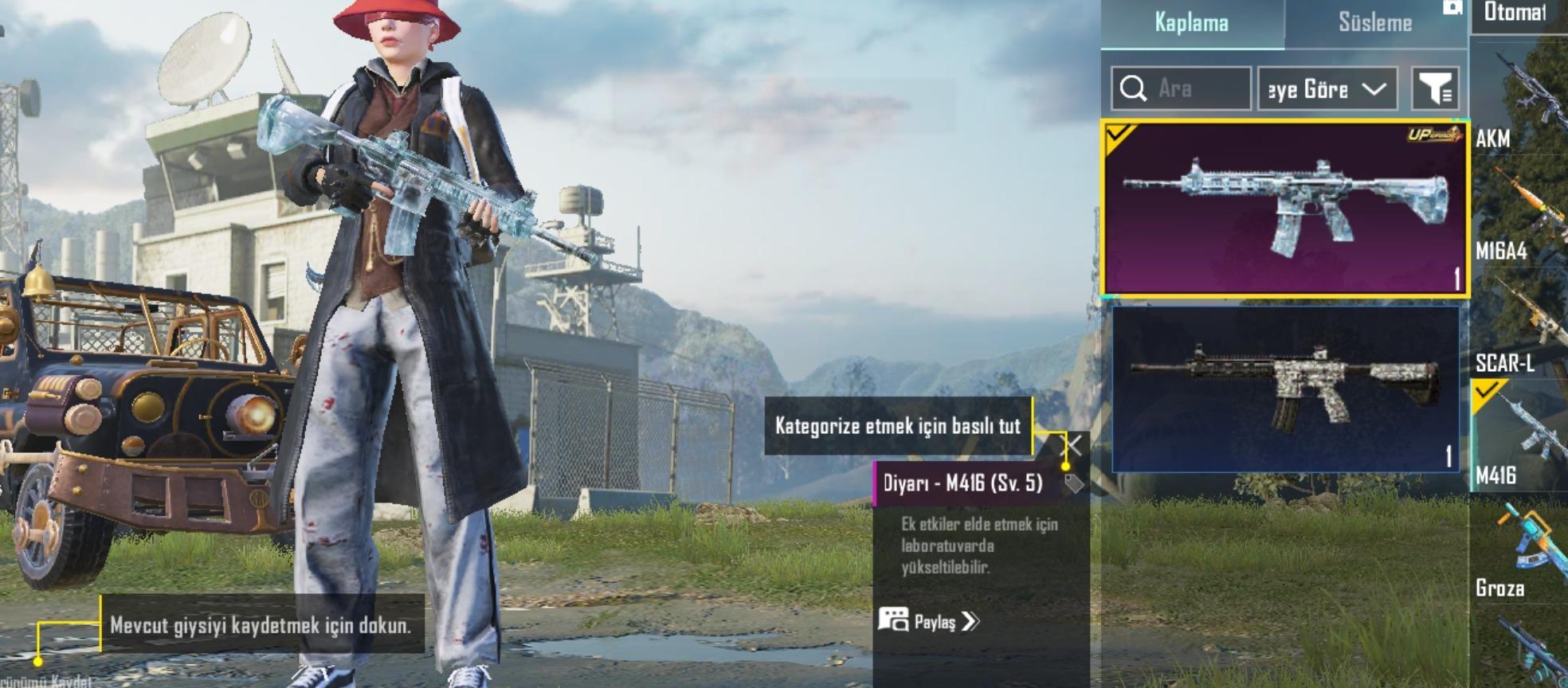Close the skin info tooltip

click(x=1073, y=445)
